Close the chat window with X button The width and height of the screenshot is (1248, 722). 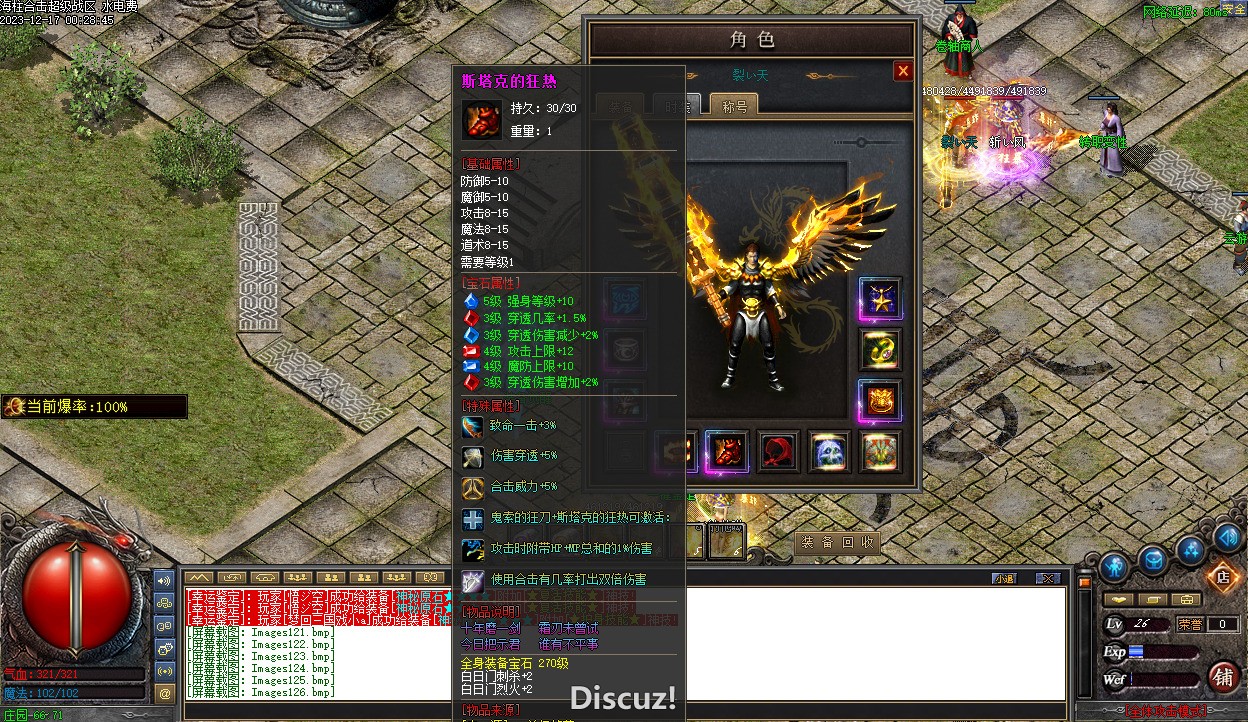(1047, 578)
